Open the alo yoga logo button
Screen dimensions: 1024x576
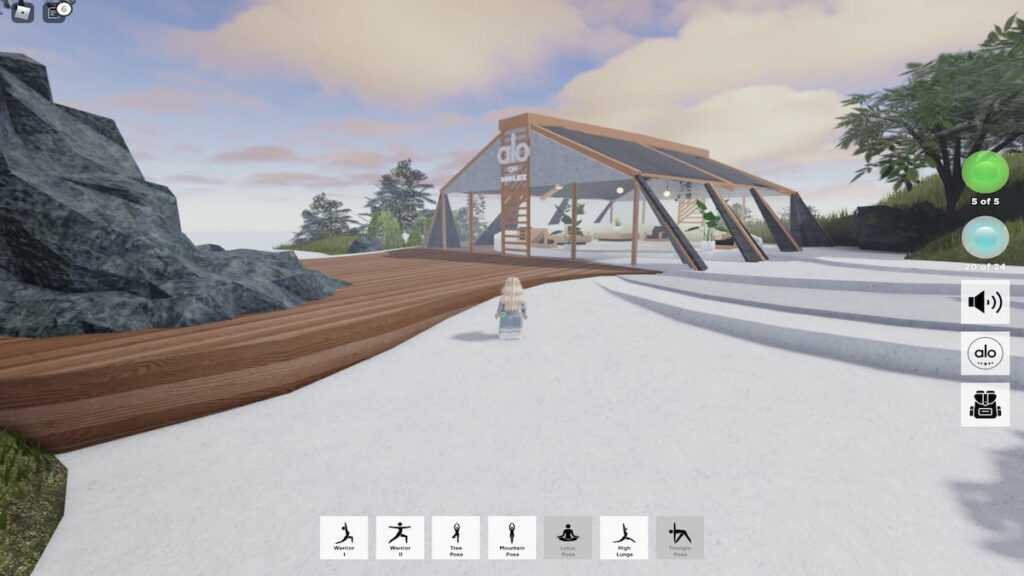coord(985,353)
